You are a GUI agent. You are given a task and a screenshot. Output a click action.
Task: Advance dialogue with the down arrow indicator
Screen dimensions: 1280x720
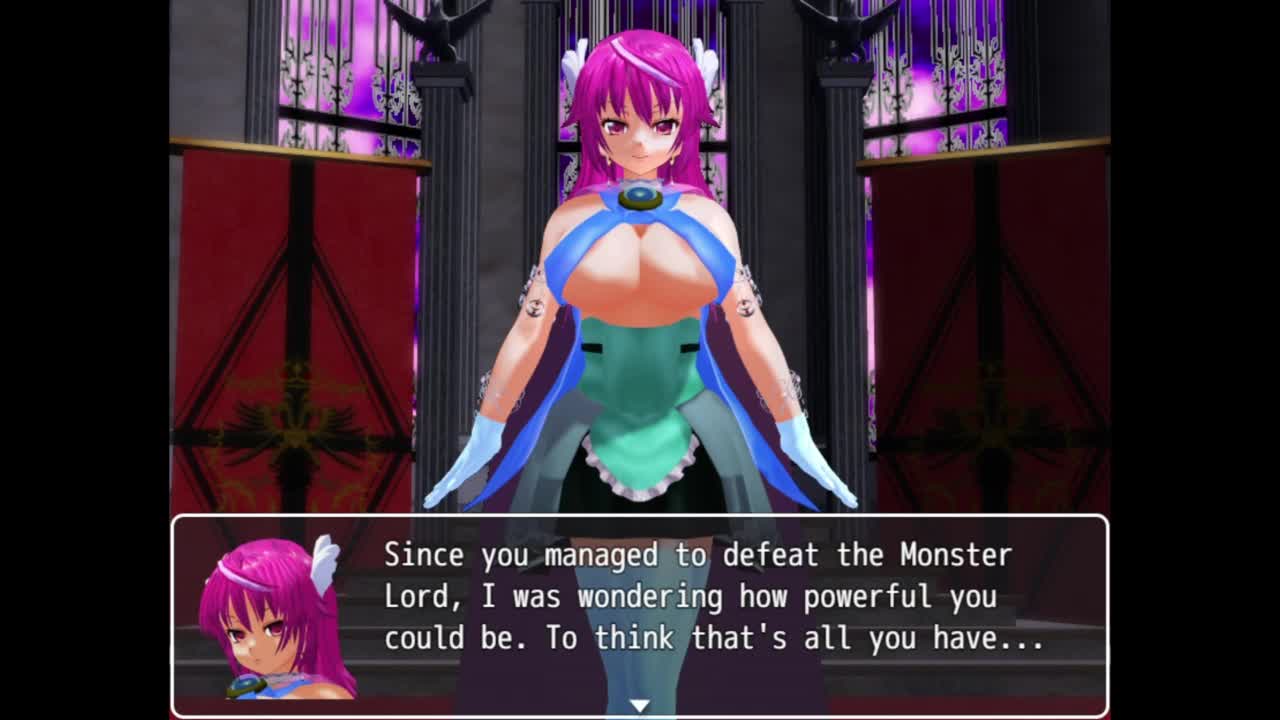[639, 706]
